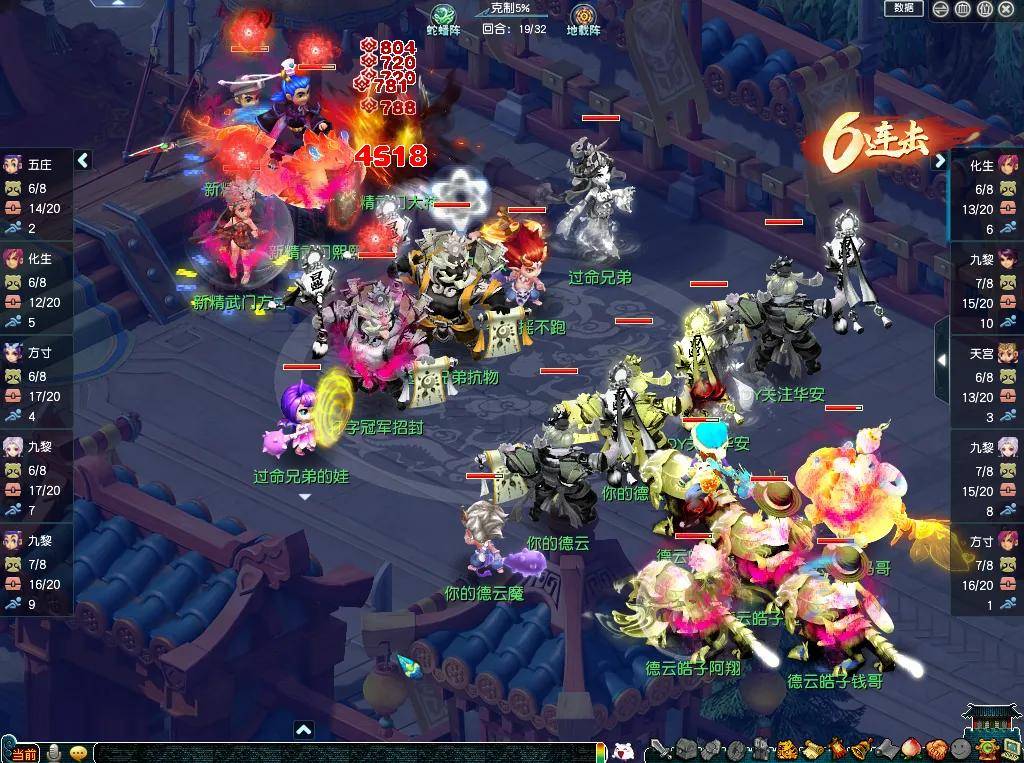
Task: Open the peach icon in bottom toolbar
Action: click(909, 749)
